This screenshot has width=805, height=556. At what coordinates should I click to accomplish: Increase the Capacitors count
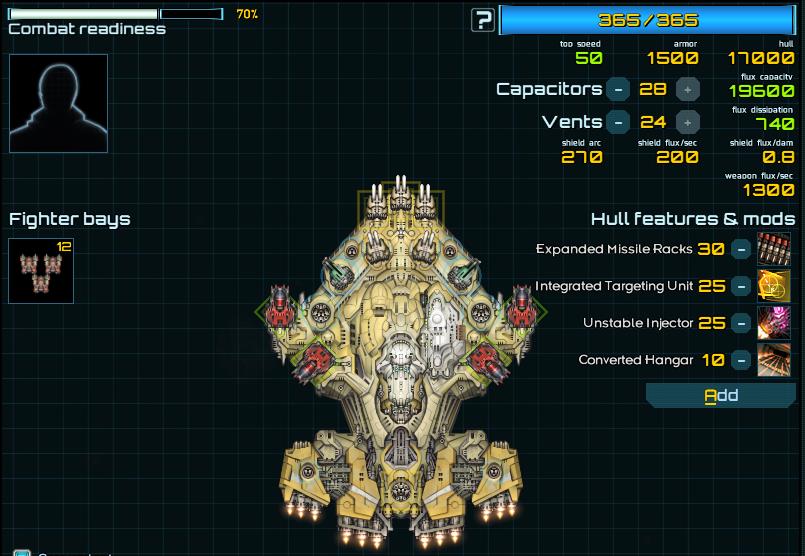coord(687,89)
